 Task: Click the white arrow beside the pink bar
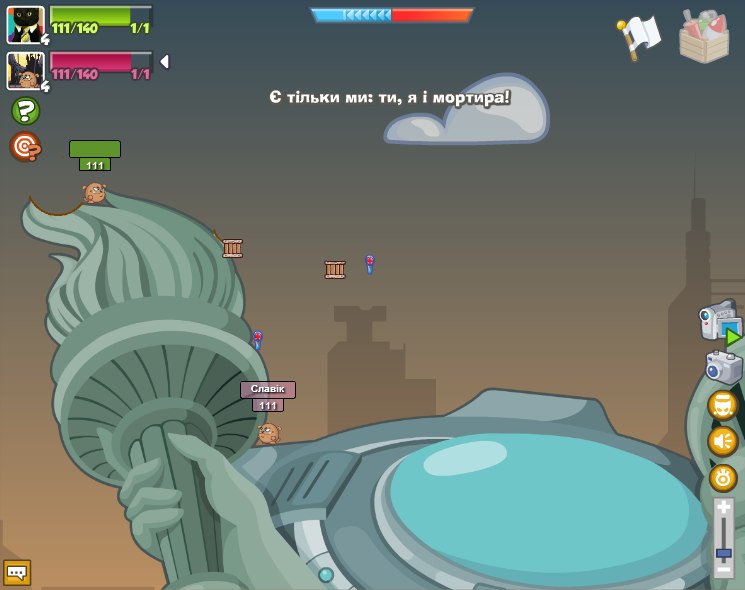164,62
